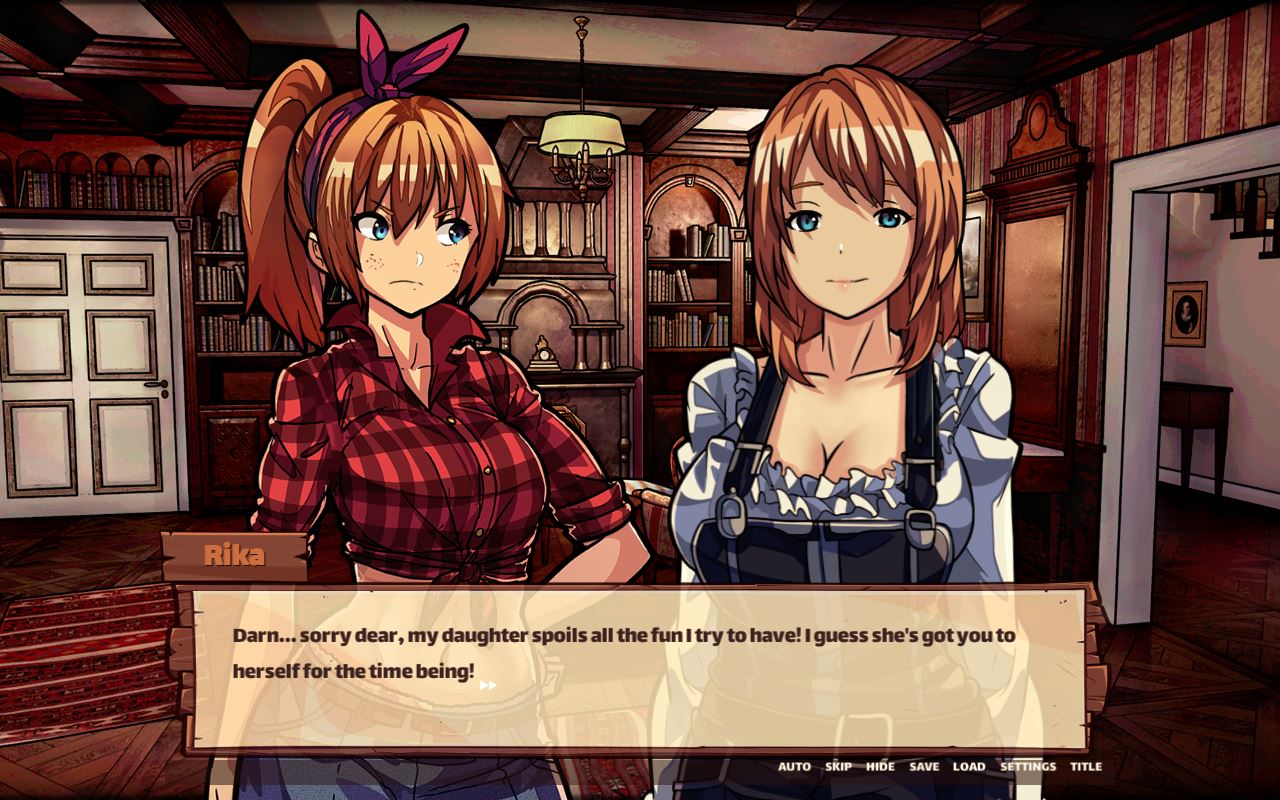Return to the TITLE screen
Viewport: 1280px width, 800px height.
coord(1086,767)
